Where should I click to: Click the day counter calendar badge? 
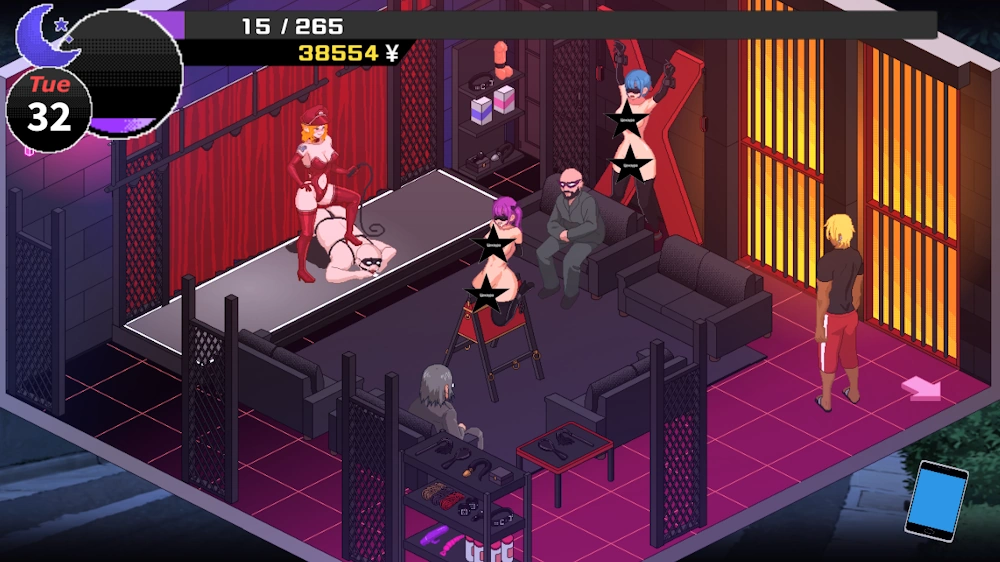click(x=49, y=108)
